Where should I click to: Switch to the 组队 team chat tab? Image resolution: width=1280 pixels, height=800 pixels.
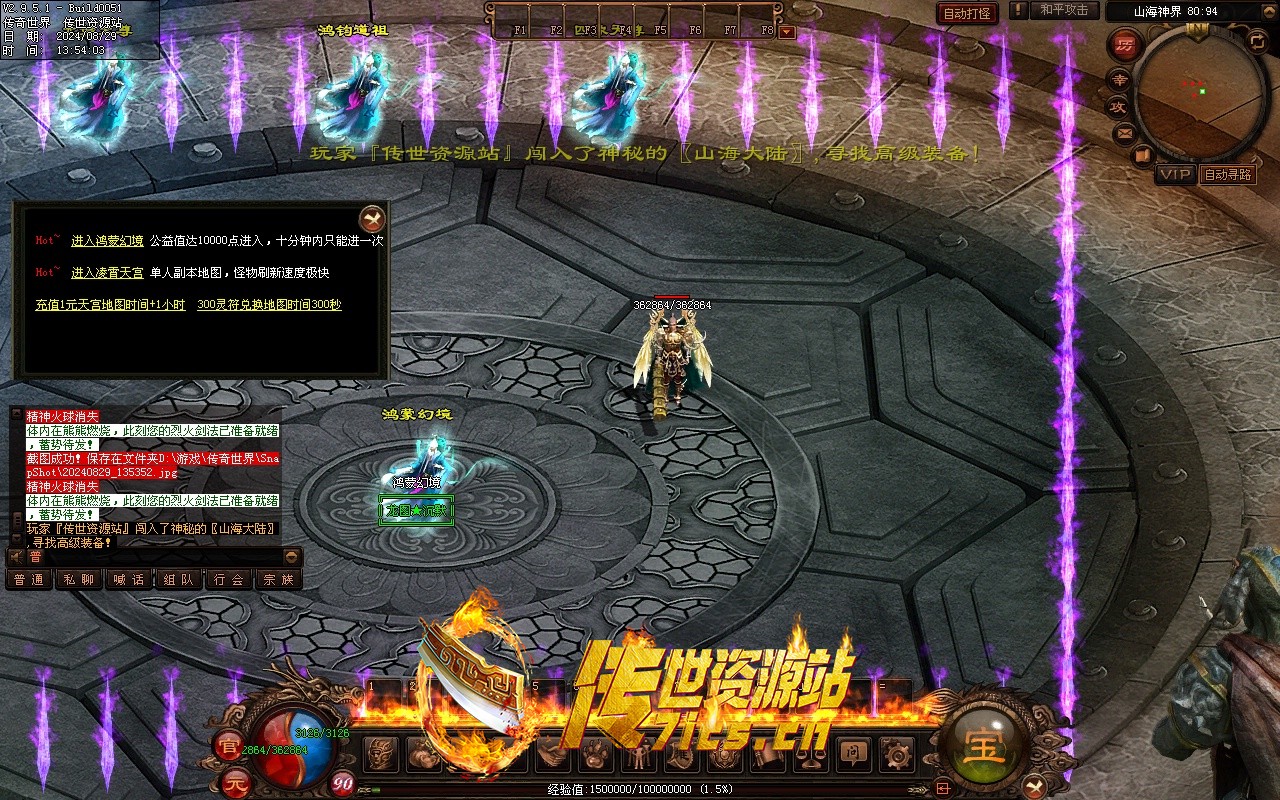coord(179,580)
